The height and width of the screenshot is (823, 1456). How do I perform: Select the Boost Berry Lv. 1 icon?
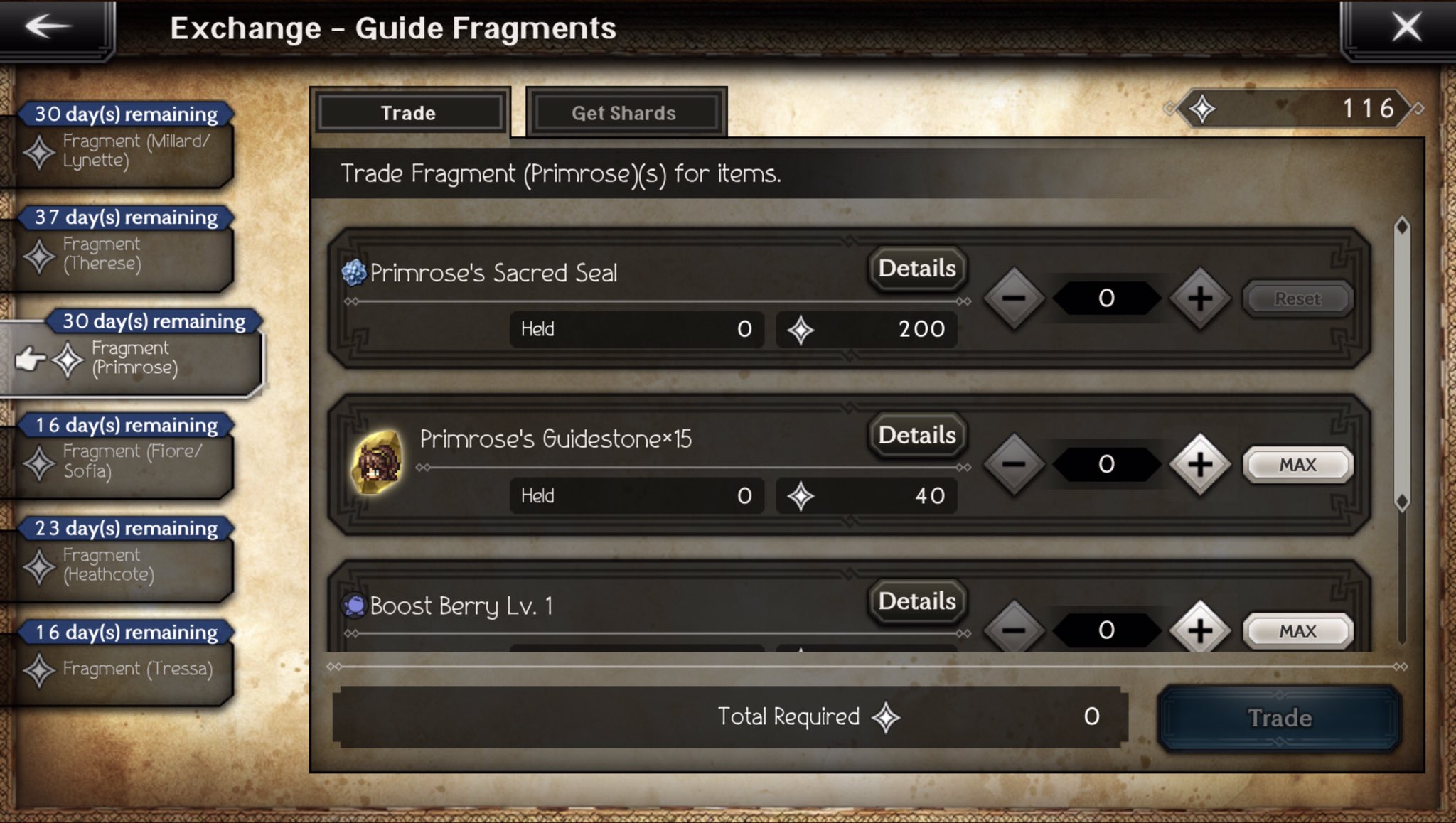[353, 603]
